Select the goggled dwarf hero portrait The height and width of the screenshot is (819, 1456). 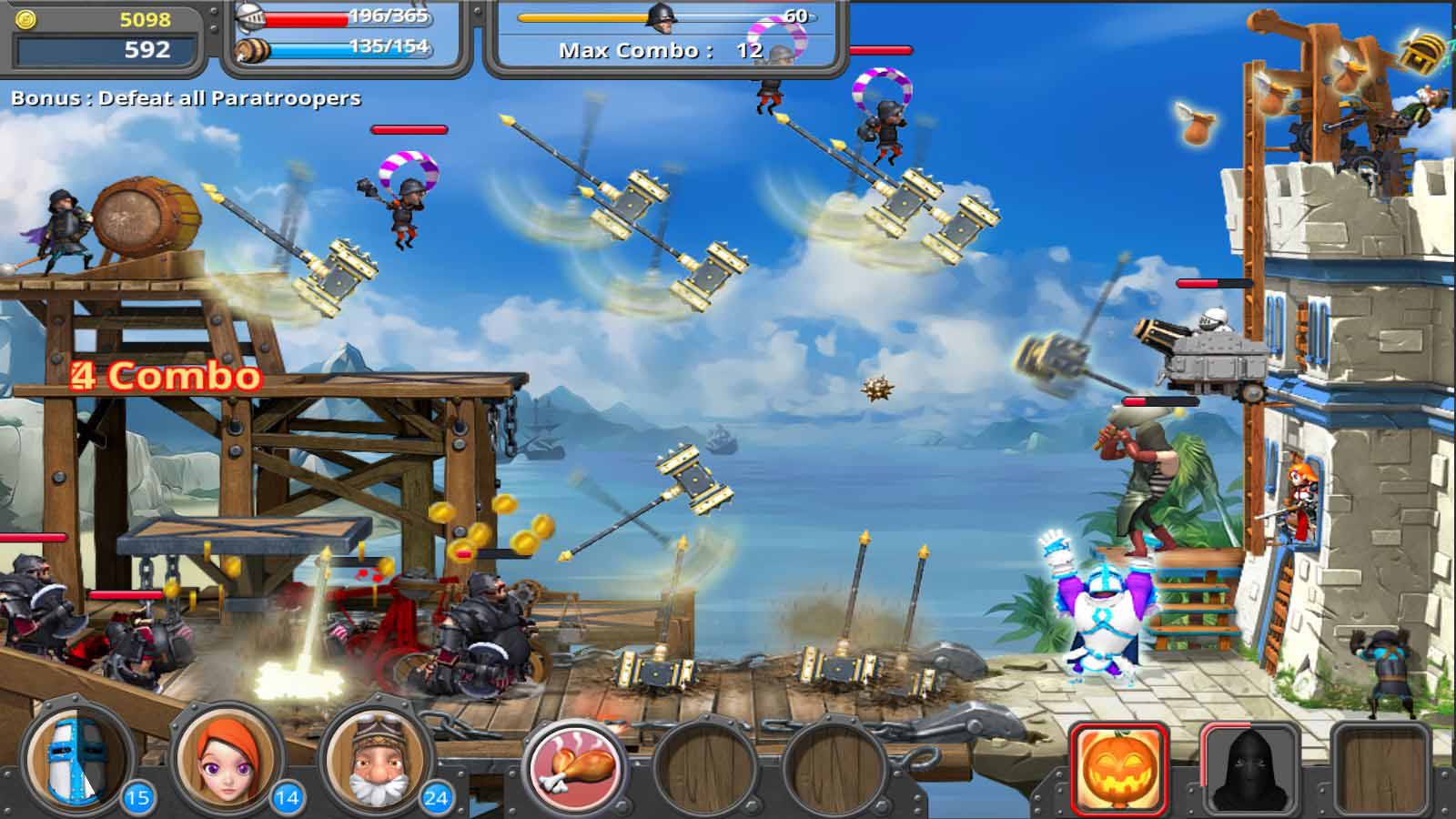[x=378, y=764]
